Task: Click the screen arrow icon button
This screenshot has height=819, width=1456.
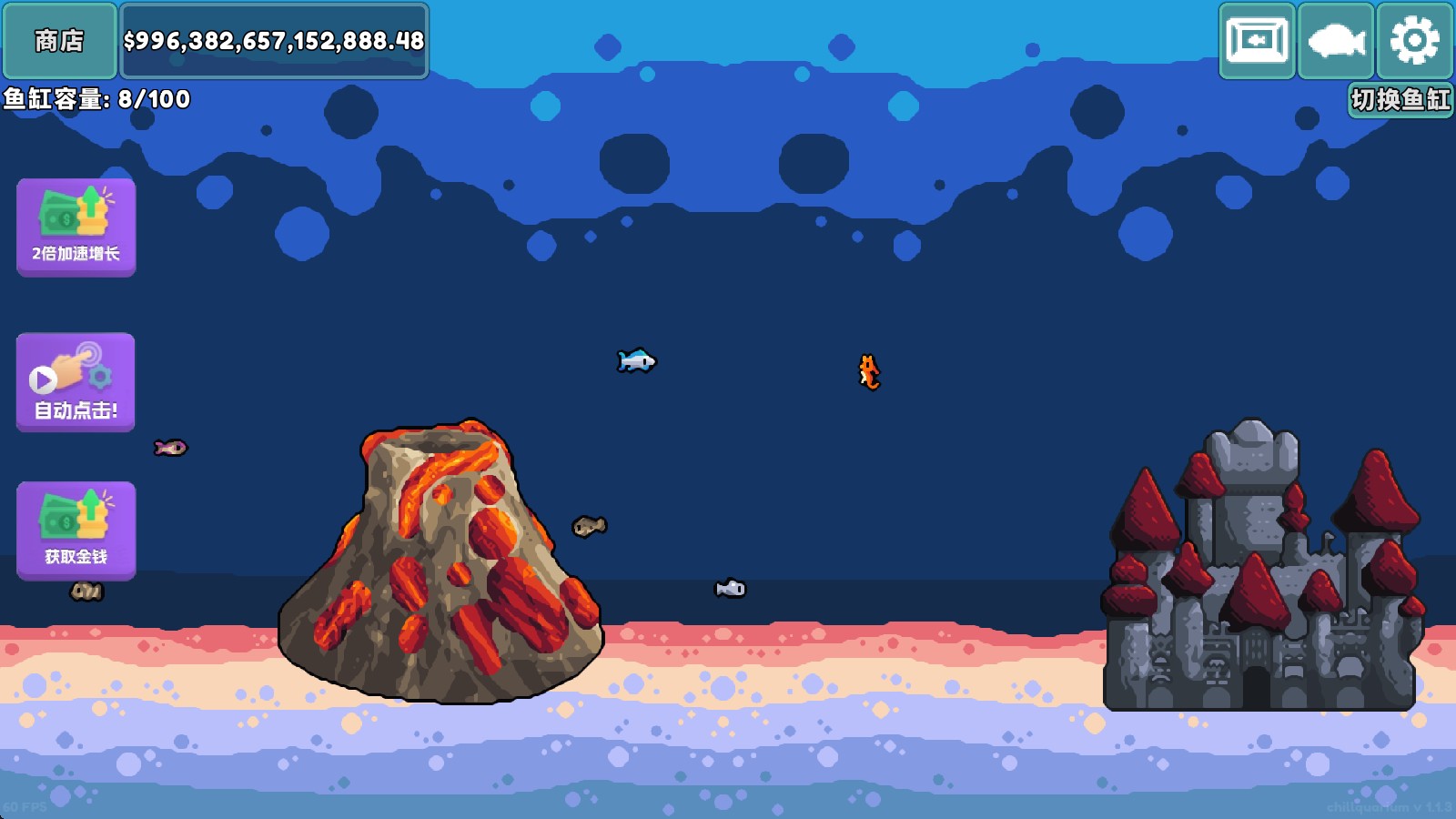Action: point(1258,41)
